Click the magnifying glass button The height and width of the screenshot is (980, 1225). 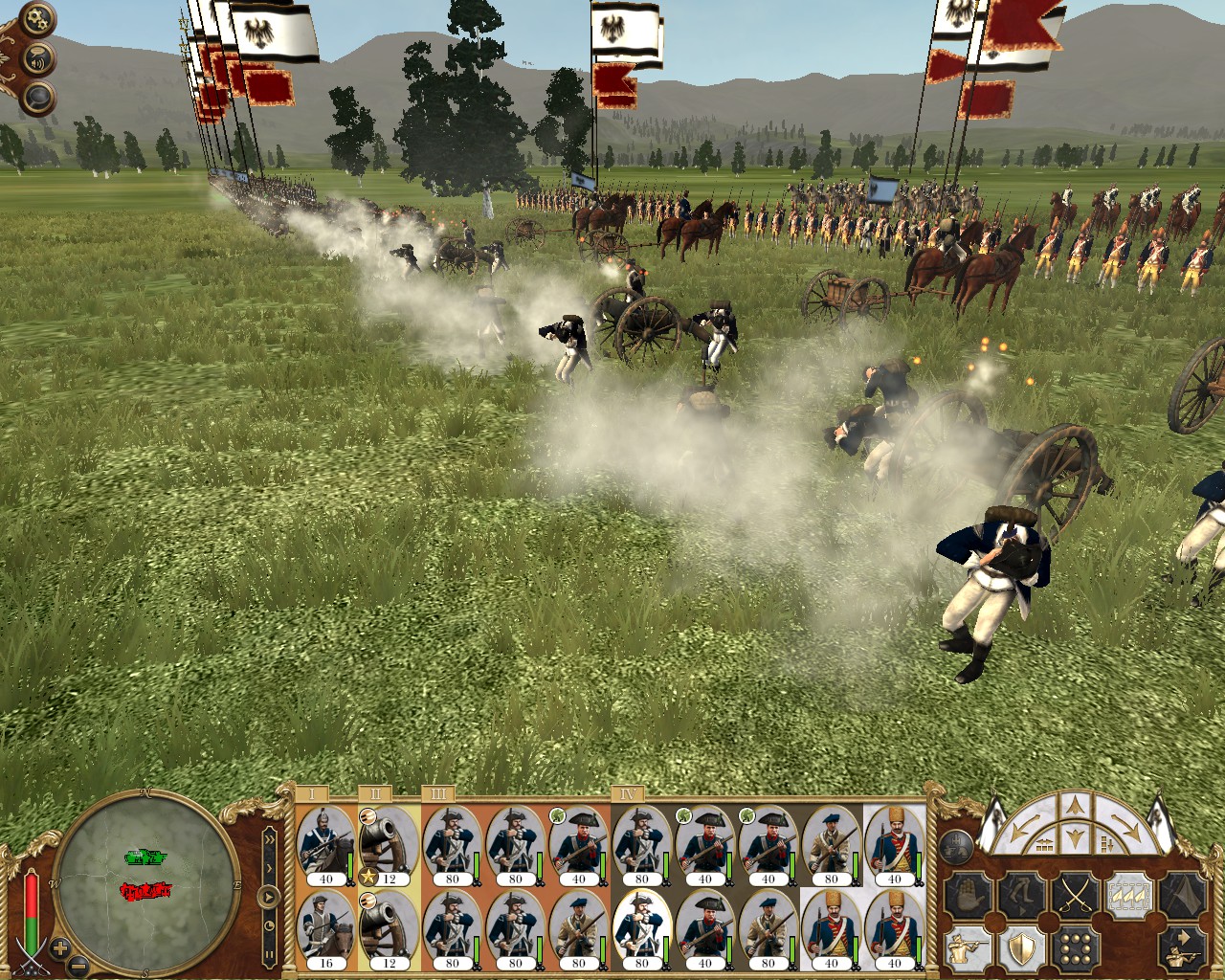click(38, 96)
